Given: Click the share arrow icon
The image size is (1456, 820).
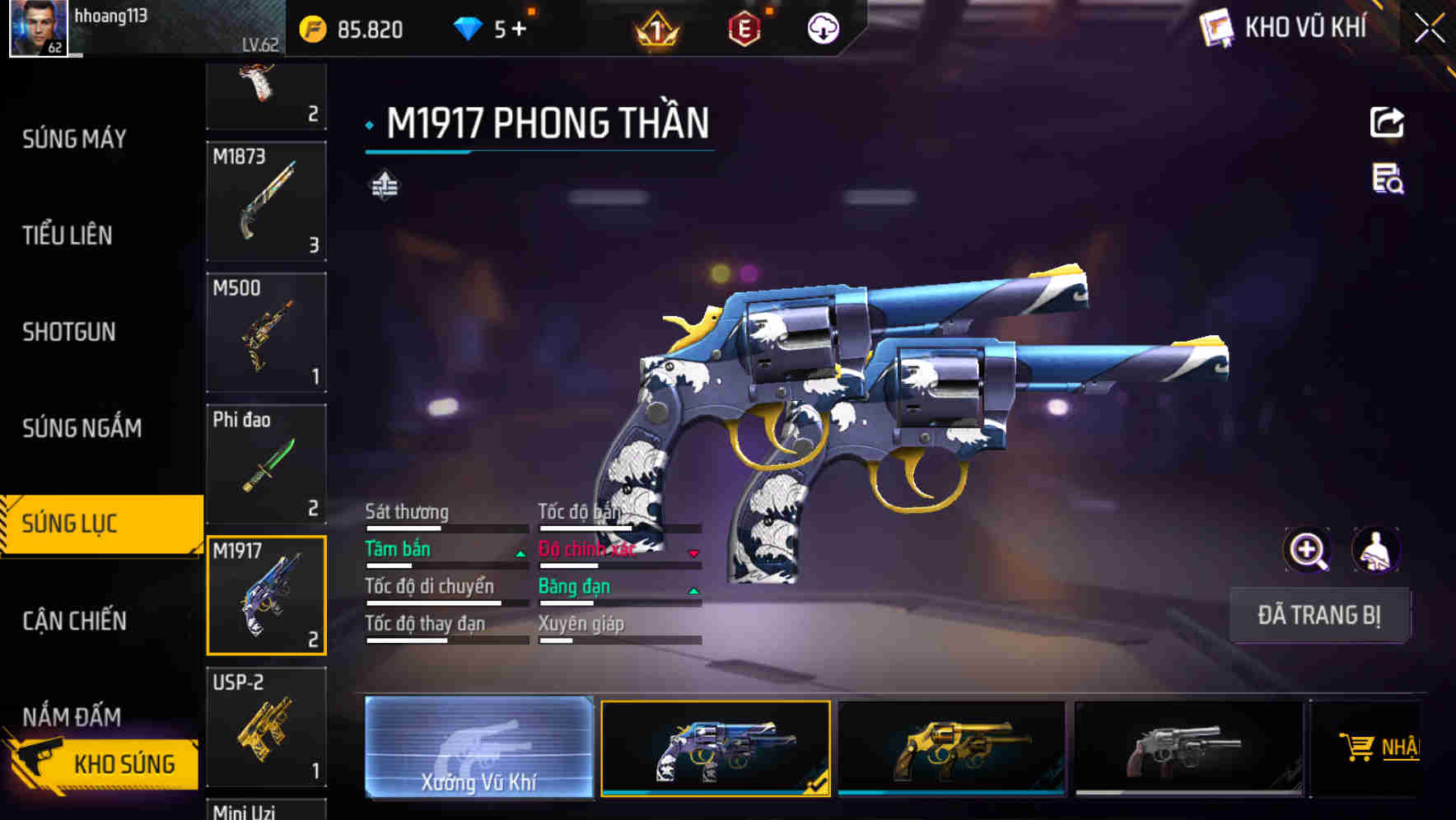Looking at the screenshot, I should click(1387, 123).
